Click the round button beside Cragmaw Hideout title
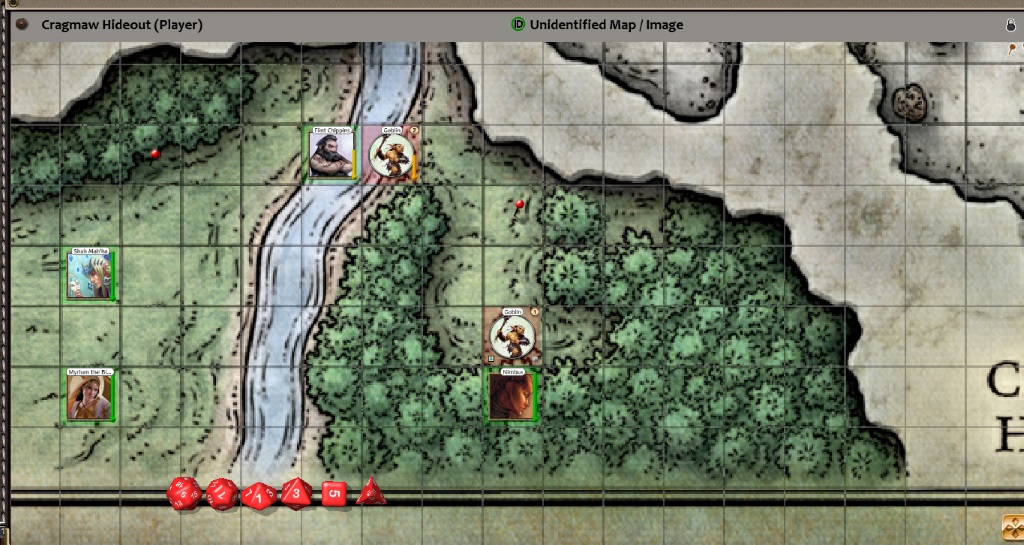Screen dimensions: 1024x545 (22, 24)
